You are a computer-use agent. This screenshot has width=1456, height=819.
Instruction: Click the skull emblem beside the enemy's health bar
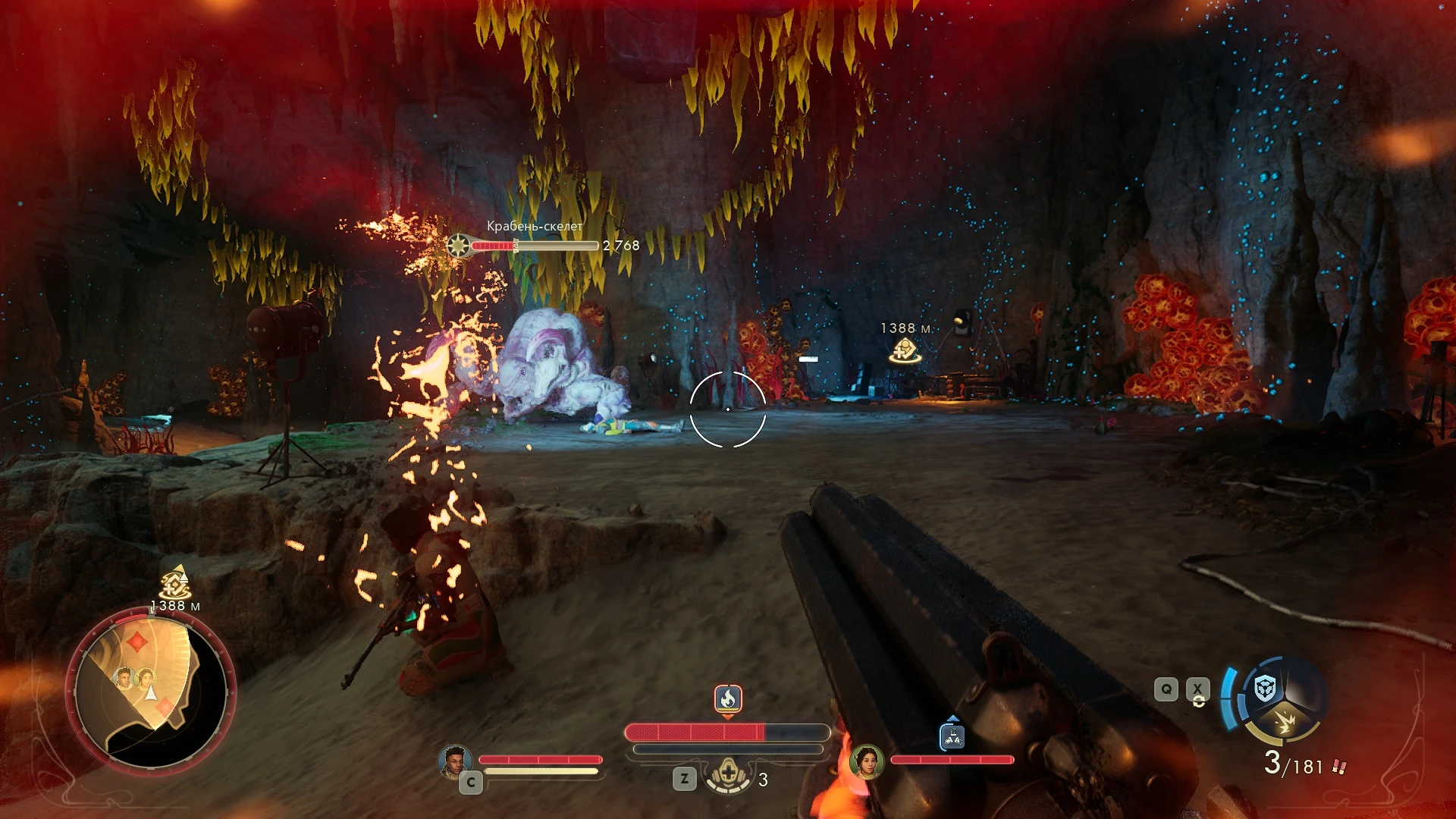click(x=458, y=246)
